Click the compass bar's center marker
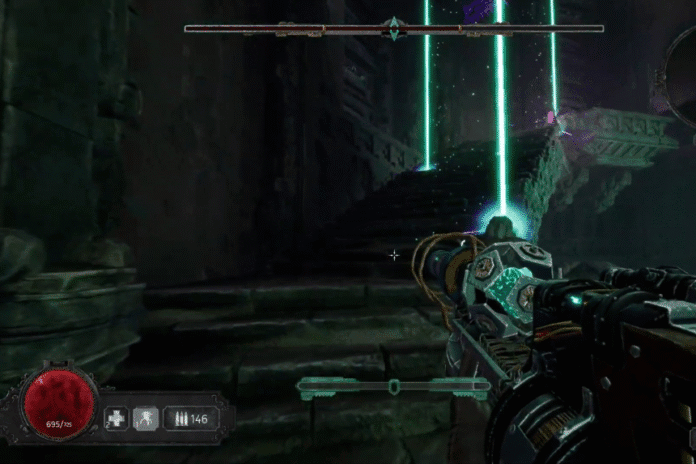Image resolution: width=696 pixels, height=464 pixels. (x=394, y=28)
